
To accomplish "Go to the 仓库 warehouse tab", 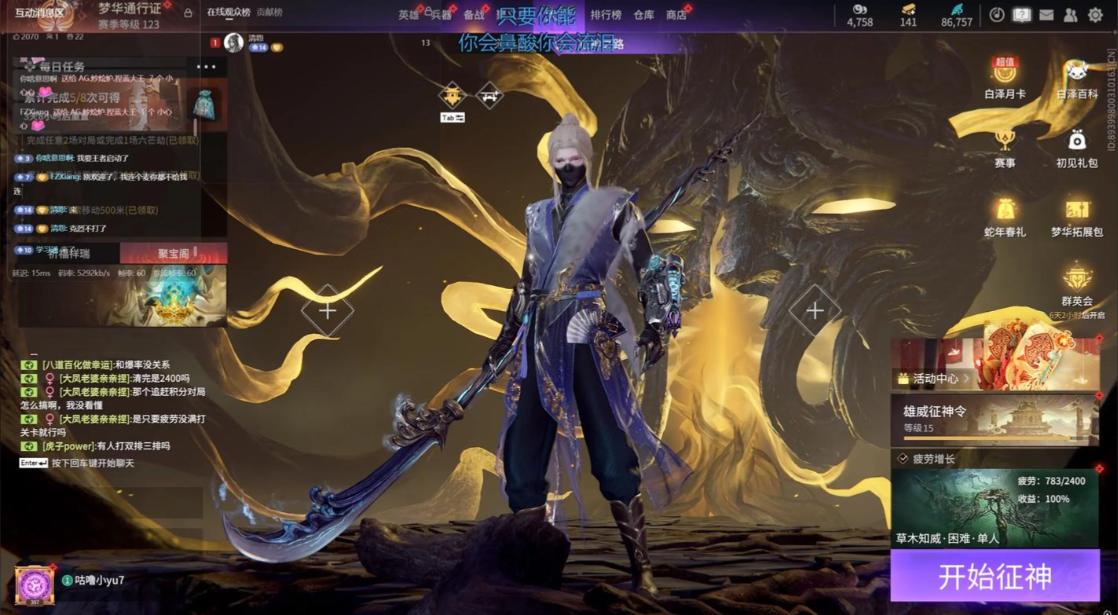I will tap(644, 15).
